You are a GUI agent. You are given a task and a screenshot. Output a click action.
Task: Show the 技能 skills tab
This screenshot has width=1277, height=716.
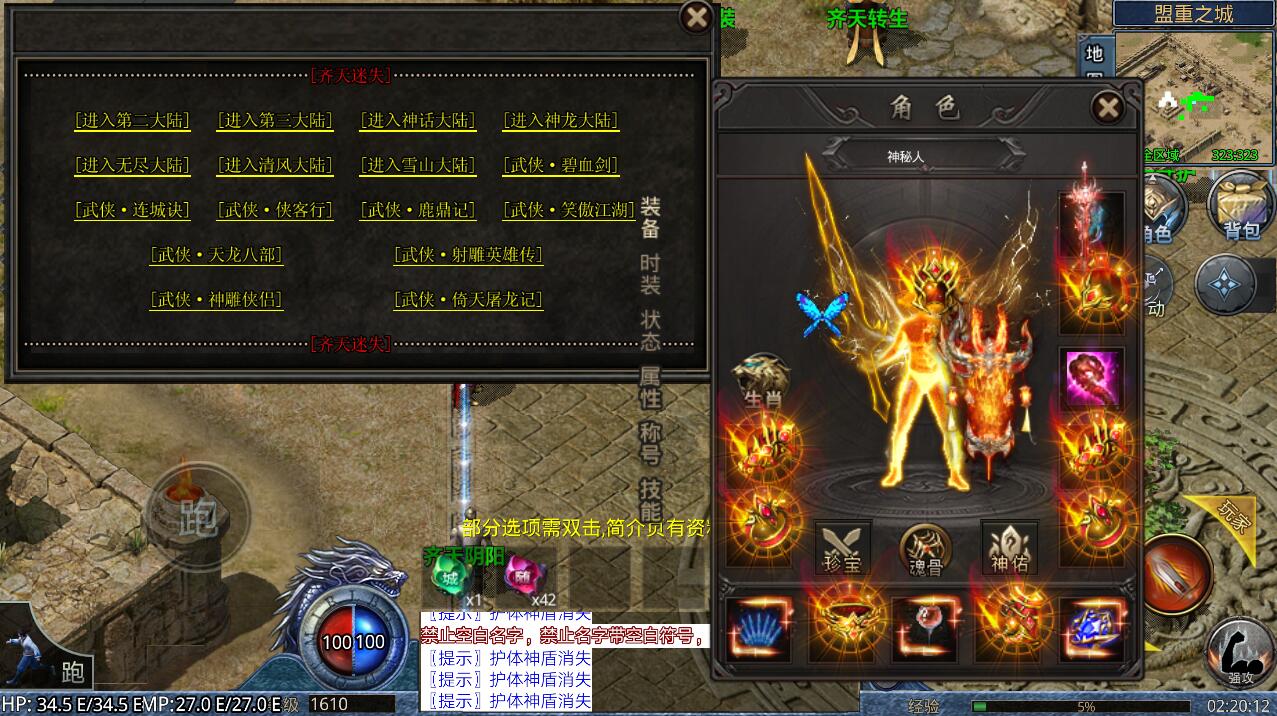pos(650,496)
